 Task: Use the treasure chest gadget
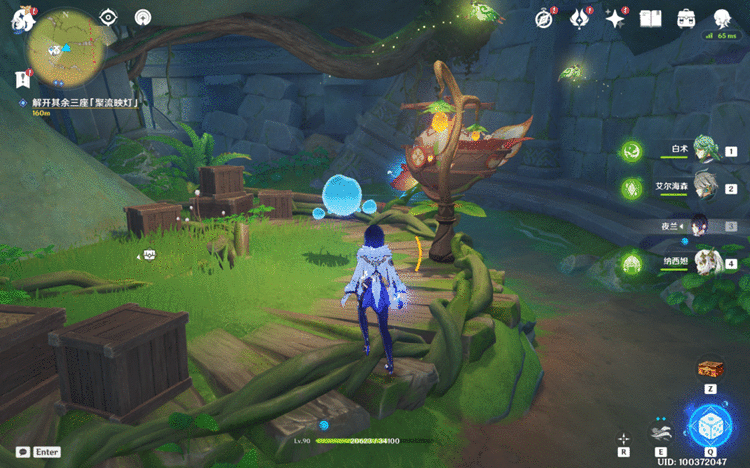pyautogui.click(x=710, y=369)
